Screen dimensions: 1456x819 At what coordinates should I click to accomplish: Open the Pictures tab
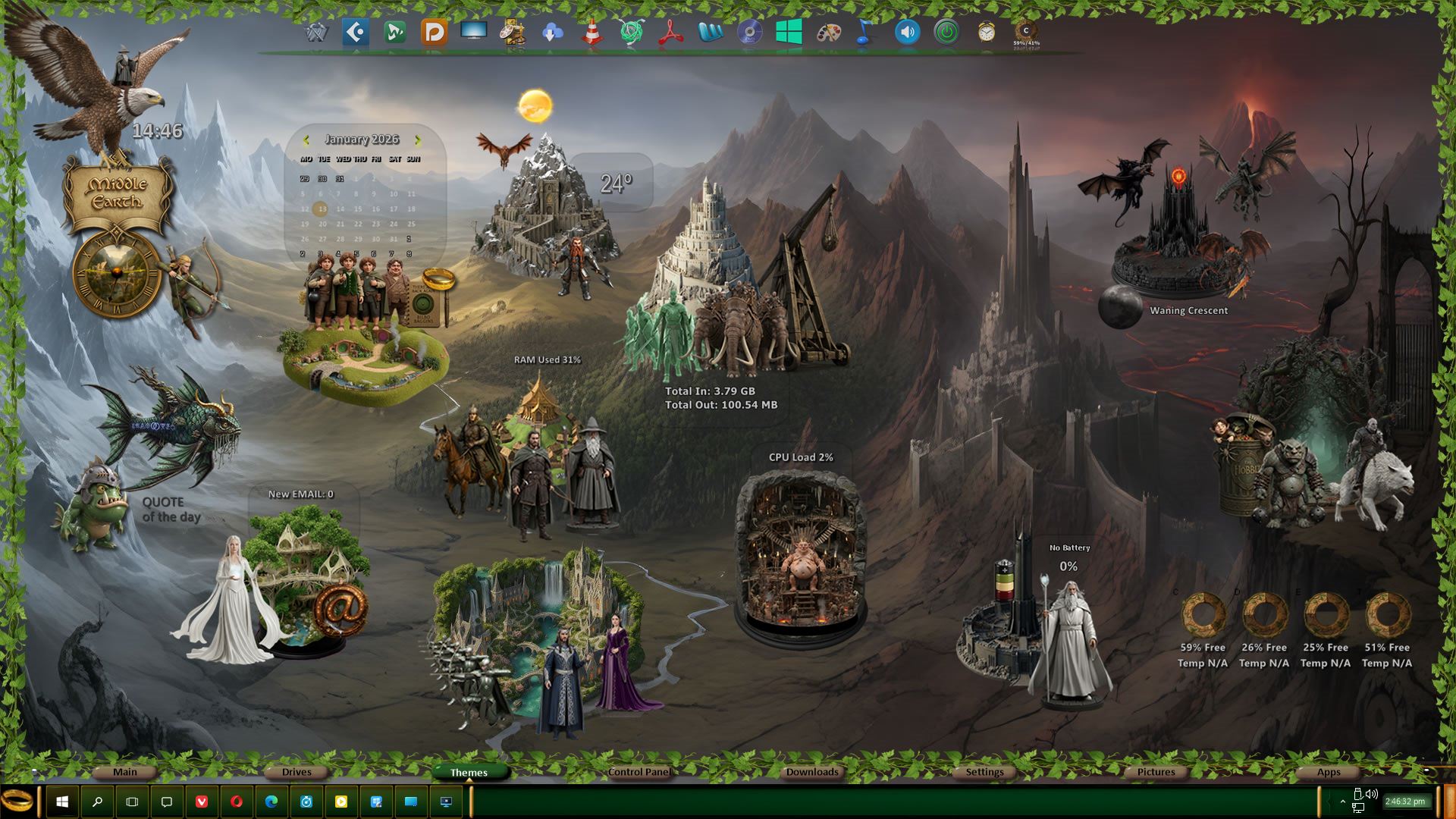(1156, 772)
